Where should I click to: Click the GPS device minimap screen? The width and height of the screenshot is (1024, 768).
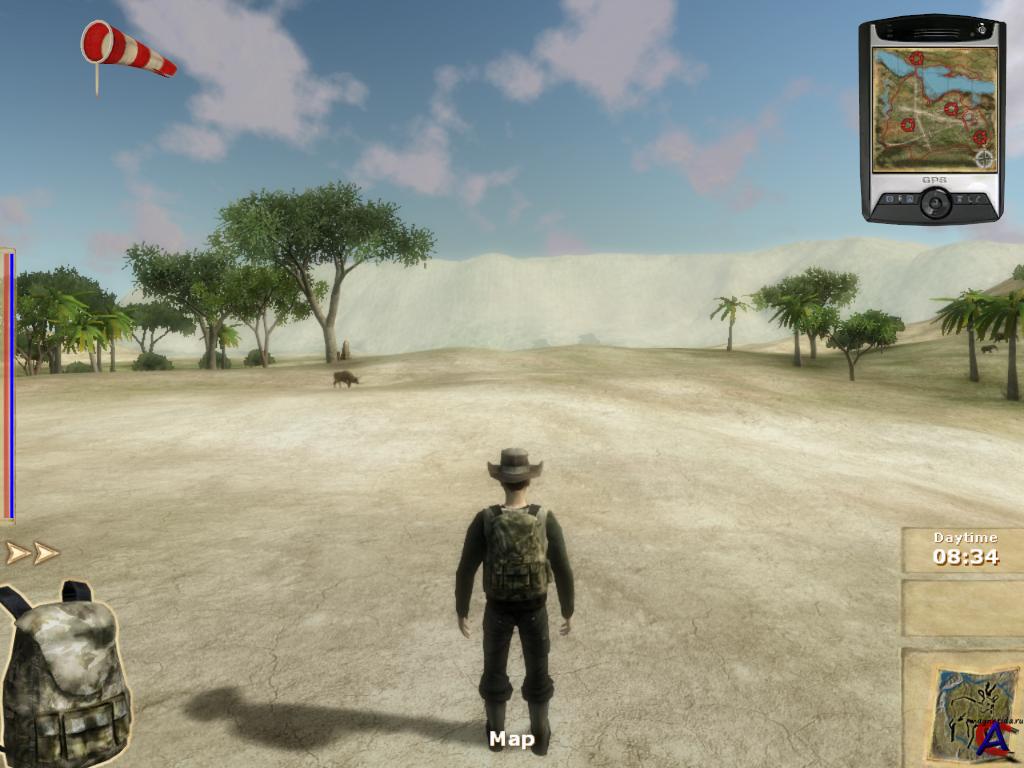[934, 109]
